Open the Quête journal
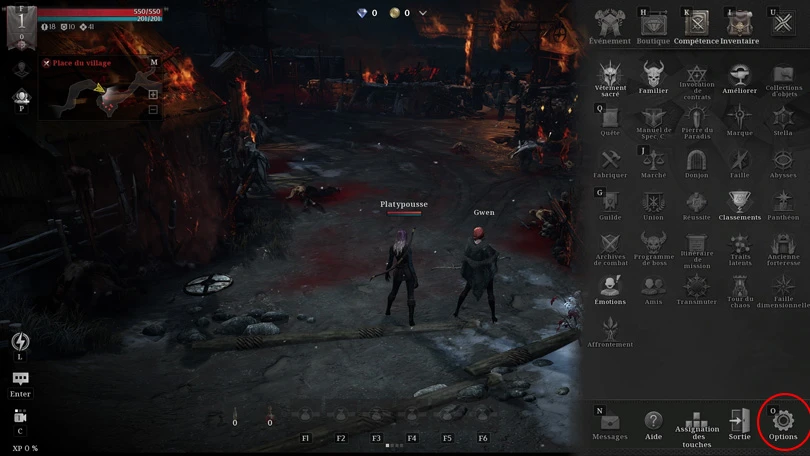Viewport: 810px width, 456px height. 610,118
